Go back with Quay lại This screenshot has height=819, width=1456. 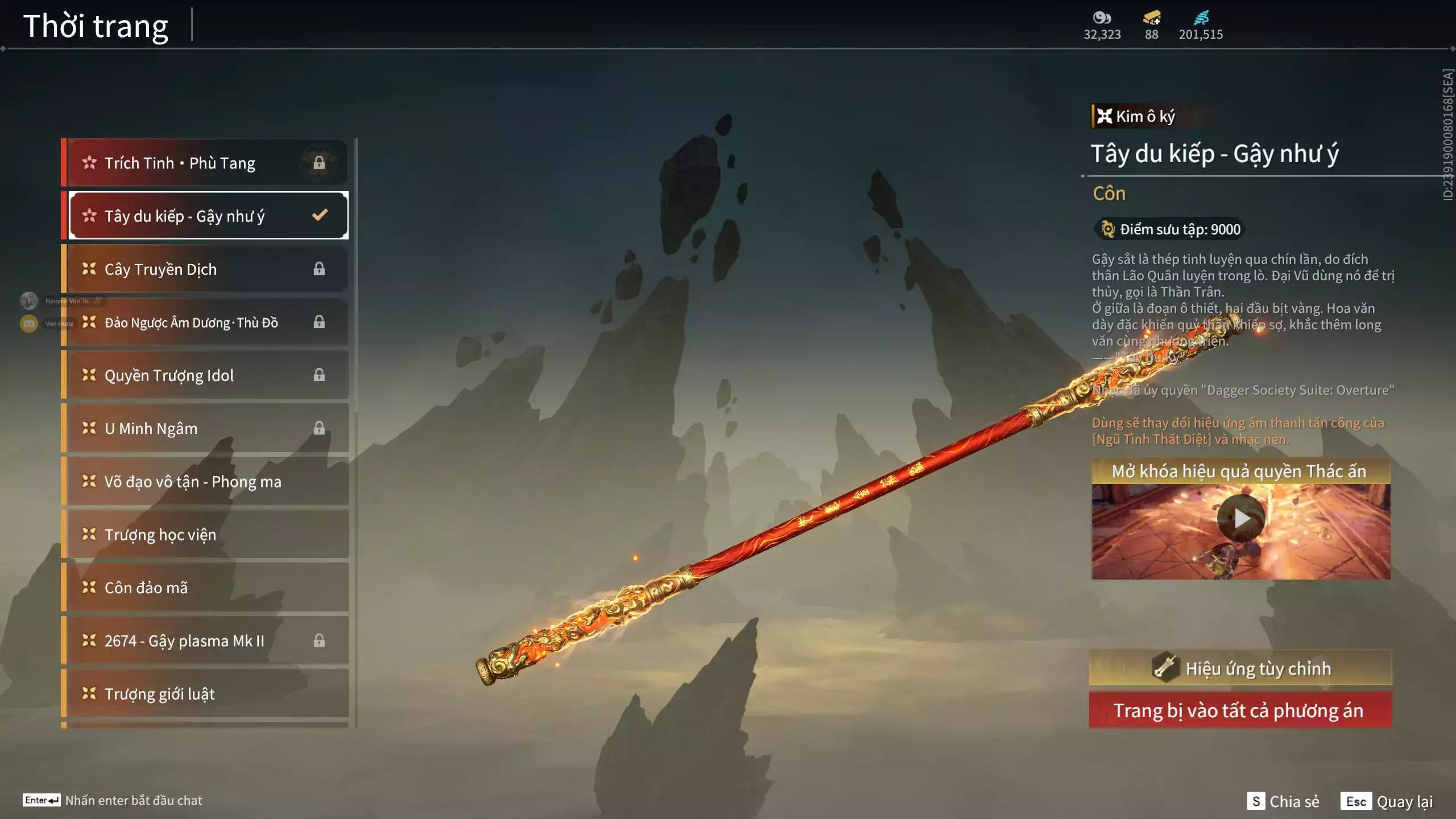(1387, 801)
